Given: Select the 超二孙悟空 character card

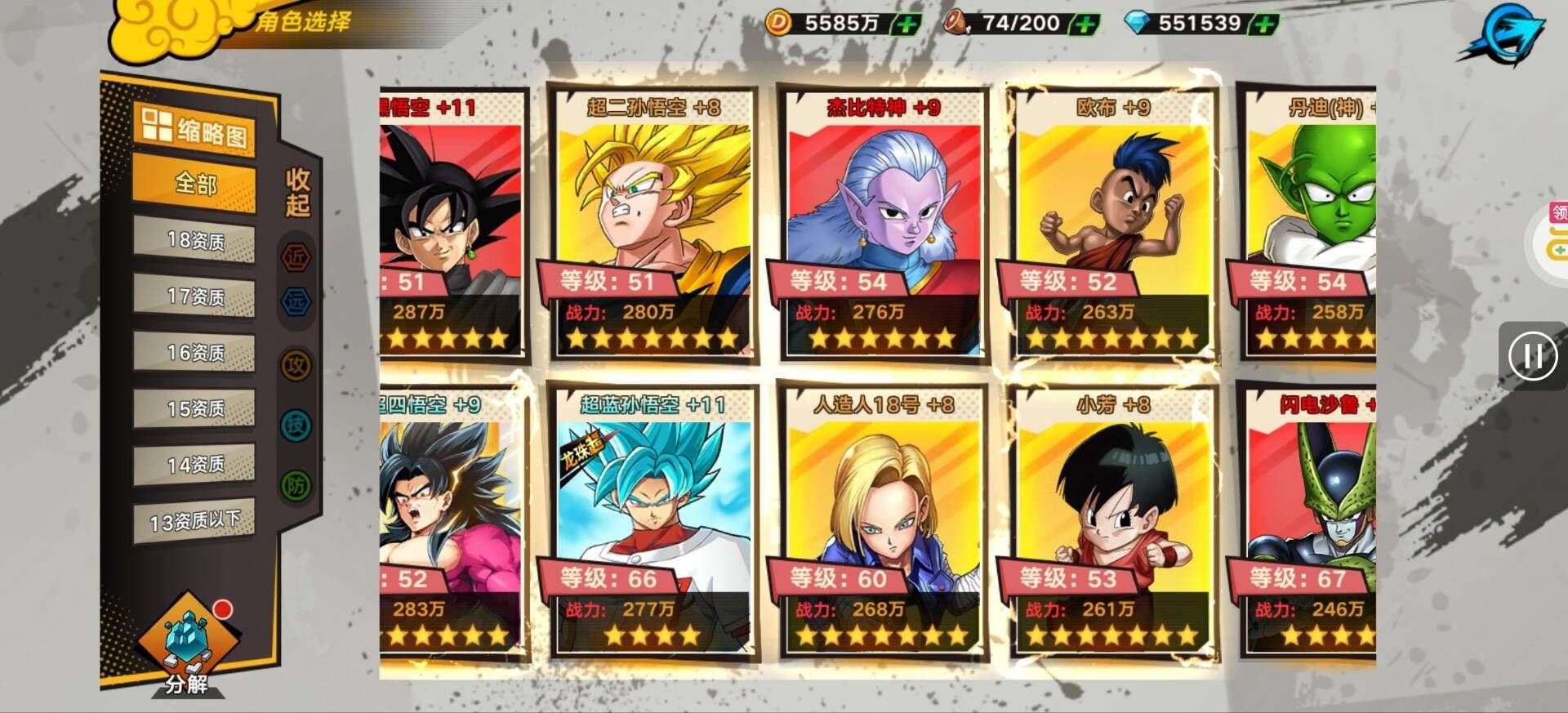Looking at the screenshot, I should pyautogui.click(x=653, y=225).
